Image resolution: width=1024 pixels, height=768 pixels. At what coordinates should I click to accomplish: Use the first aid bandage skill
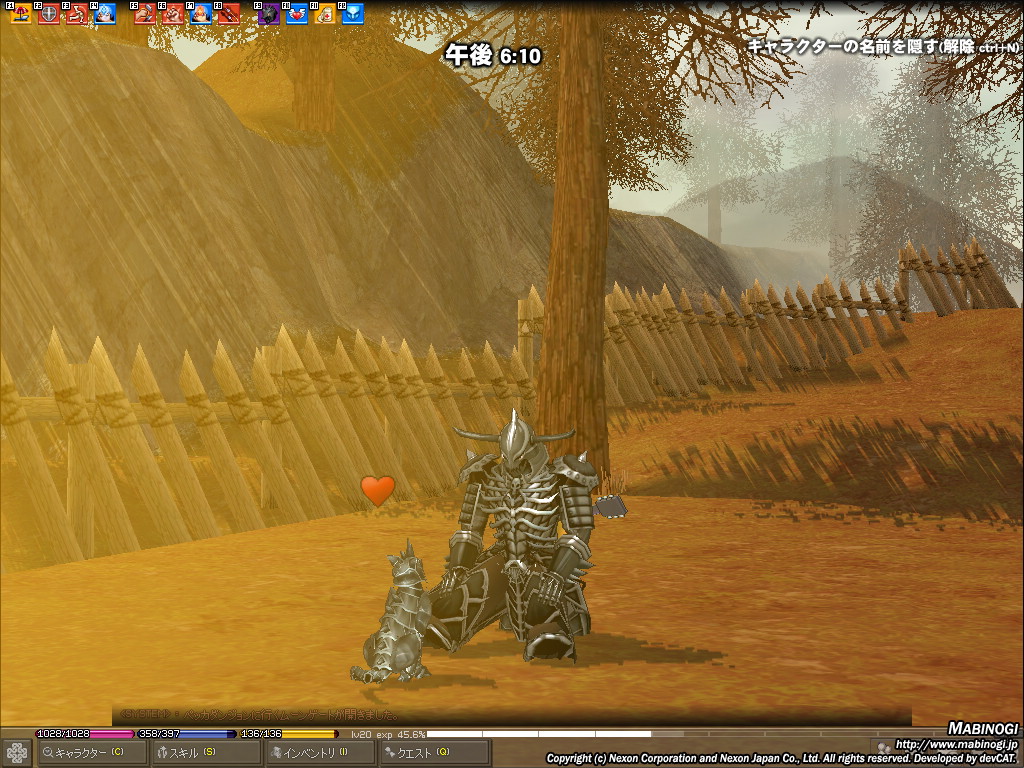coord(325,14)
